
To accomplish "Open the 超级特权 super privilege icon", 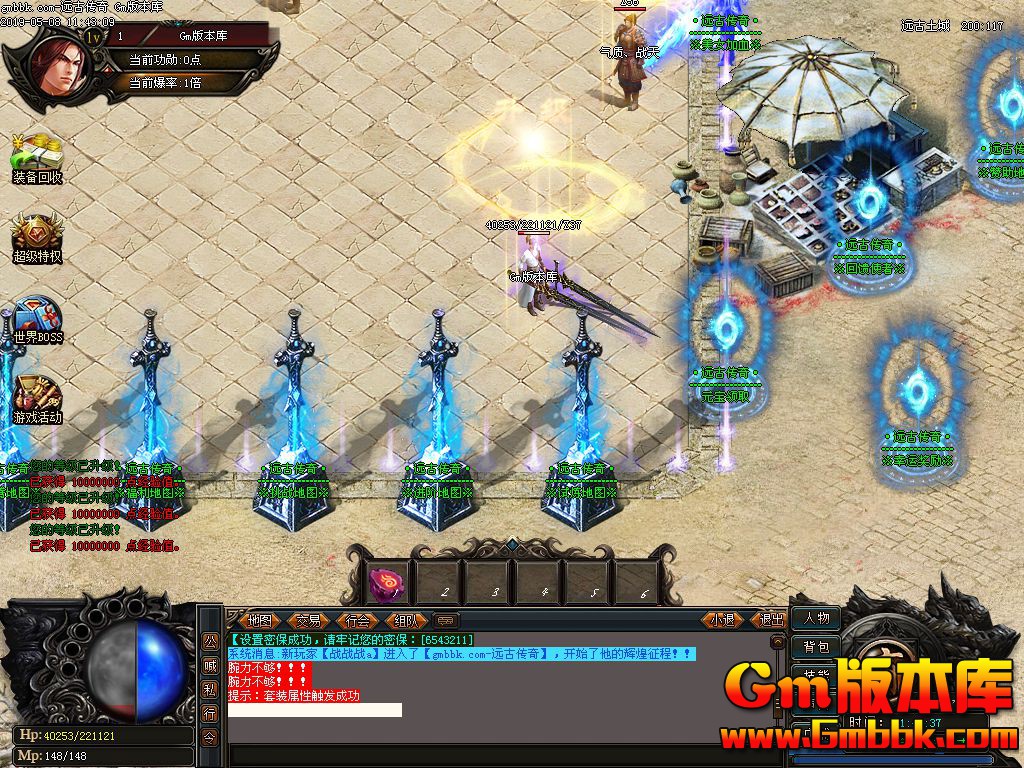I will pyautogui.click(x=37, y=237).
